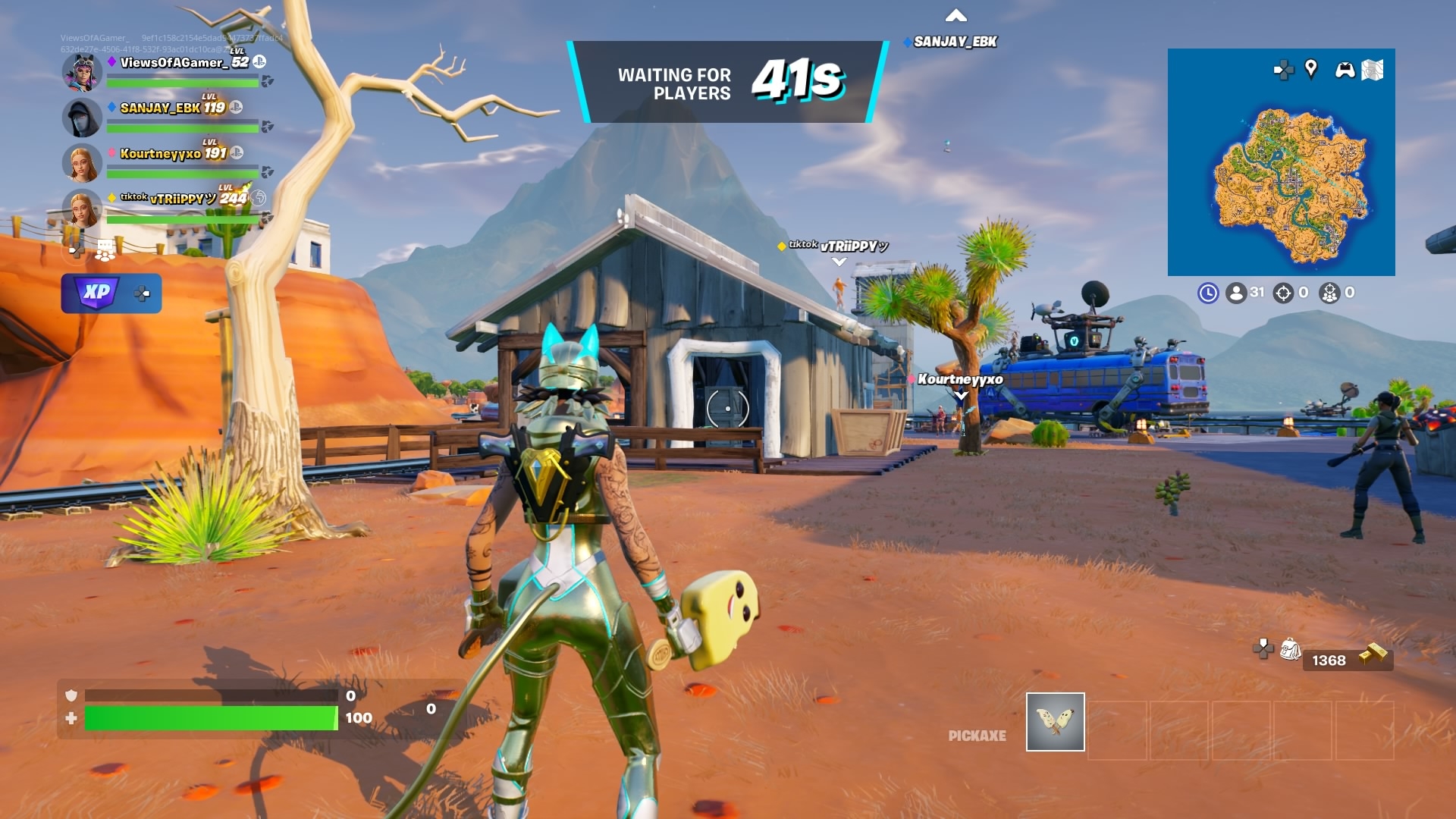Click the squad group icon under teammates
Viewport: 1456px width, 819px height.
point(105,249)
